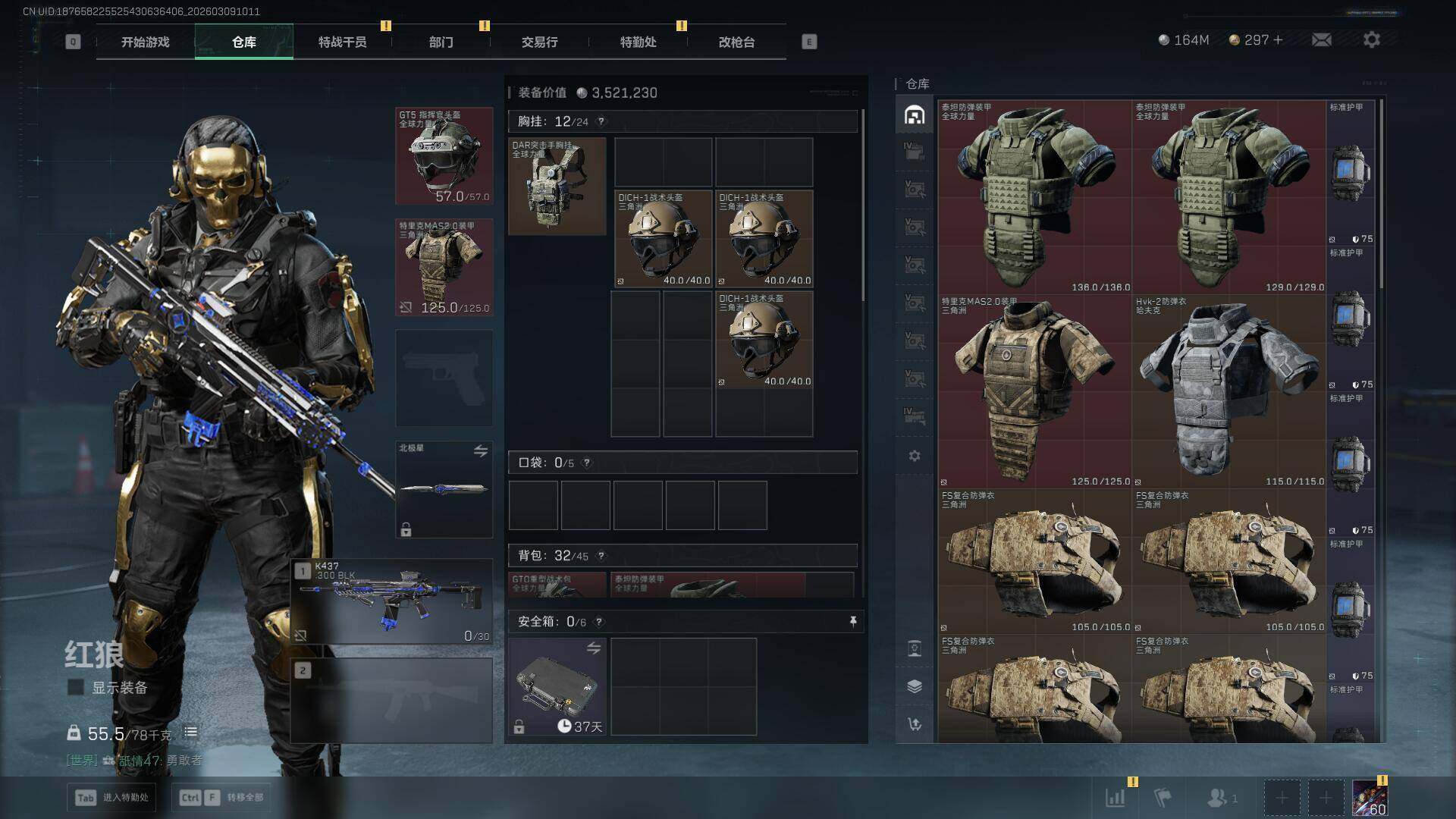Toggle the 显示装备 checkbox
The height and width of the screenshot is (819, 1456).
click(76, 687)
